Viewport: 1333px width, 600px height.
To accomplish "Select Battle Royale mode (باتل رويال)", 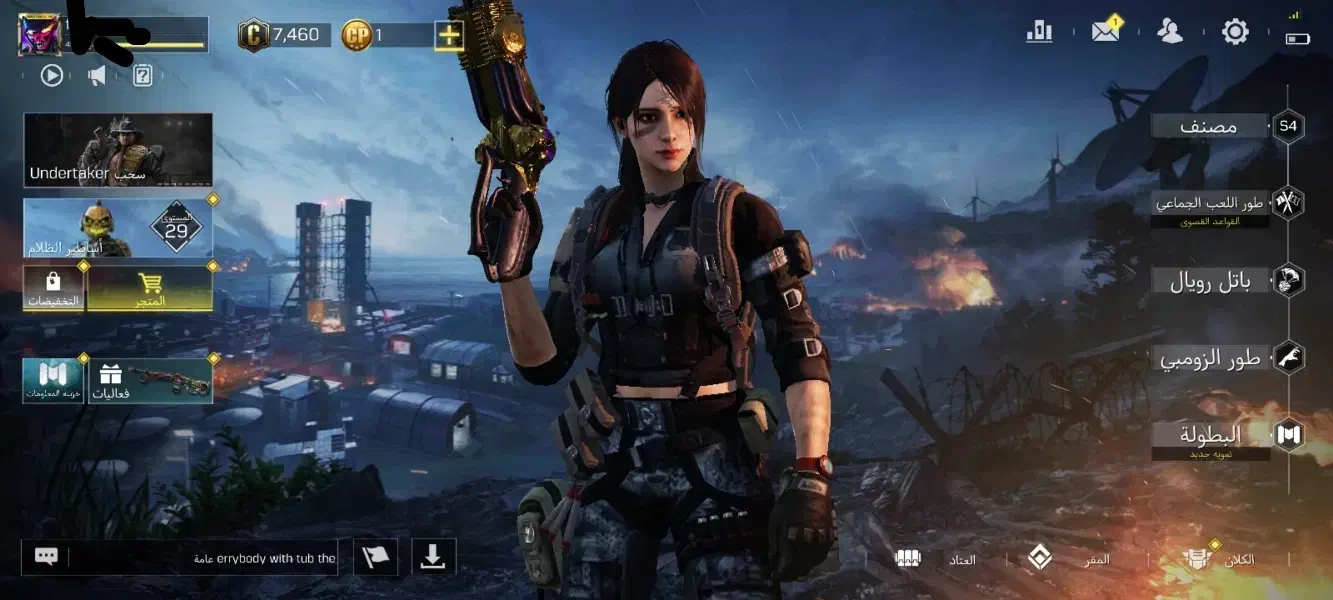I will [1212, 282].
